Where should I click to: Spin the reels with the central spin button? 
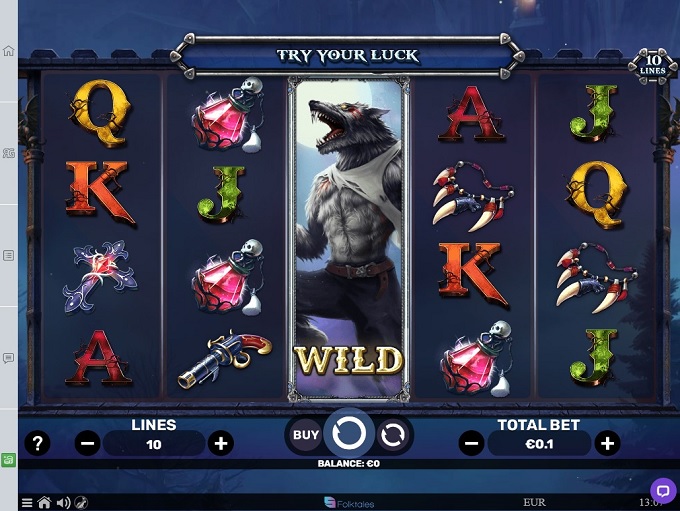(x=349, y=433)
